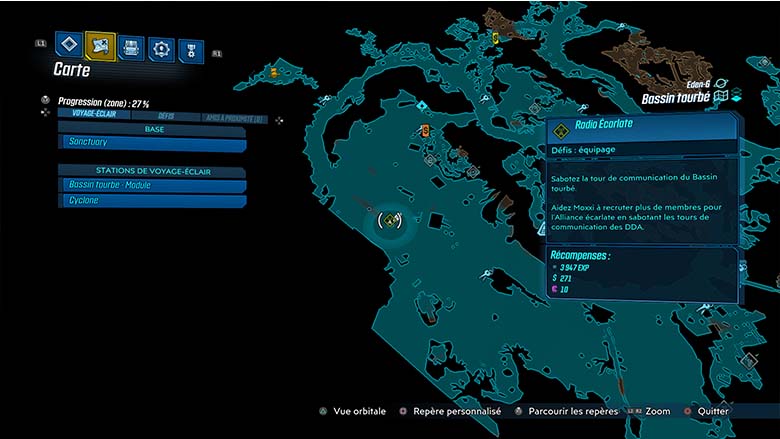780x439 pixels.
Task: Quit the map with Quitter
Action: pos(708,410)
